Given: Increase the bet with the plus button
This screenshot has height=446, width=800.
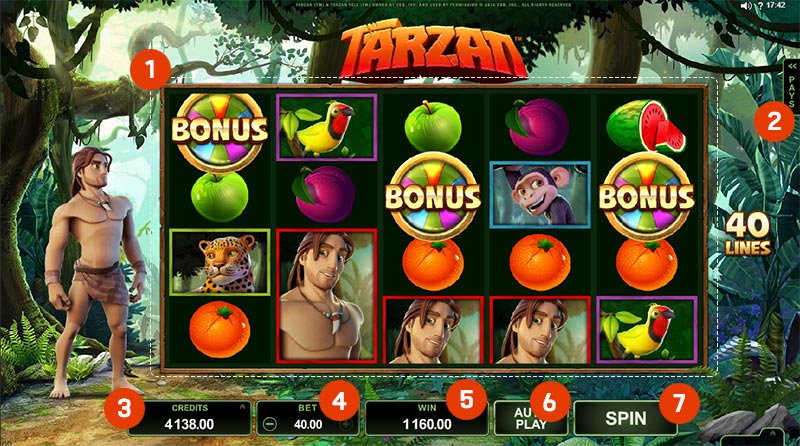Looking at the screenshot, I should [346, 424].
